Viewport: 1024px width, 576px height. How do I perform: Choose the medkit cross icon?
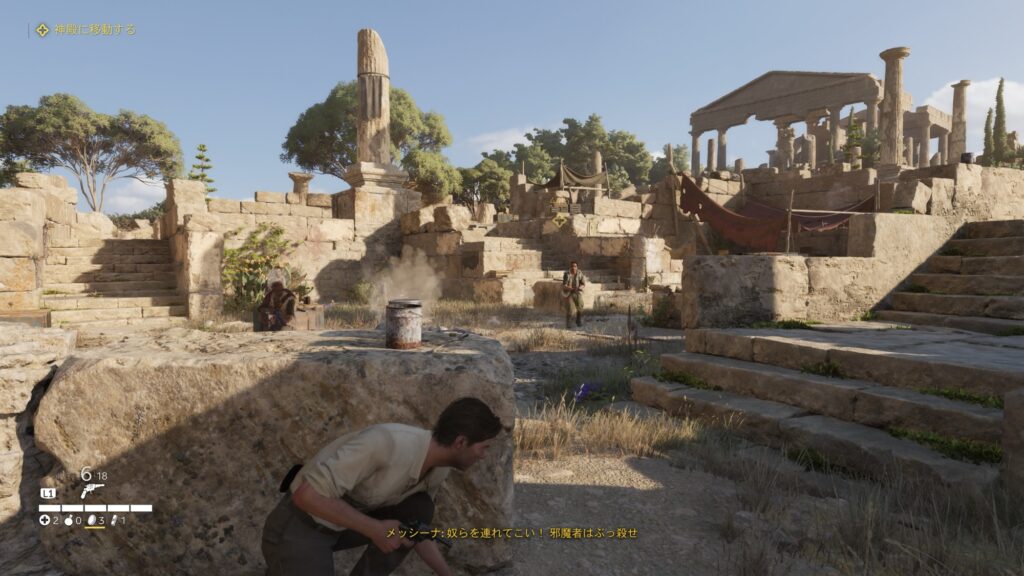(x=45, y=520)
